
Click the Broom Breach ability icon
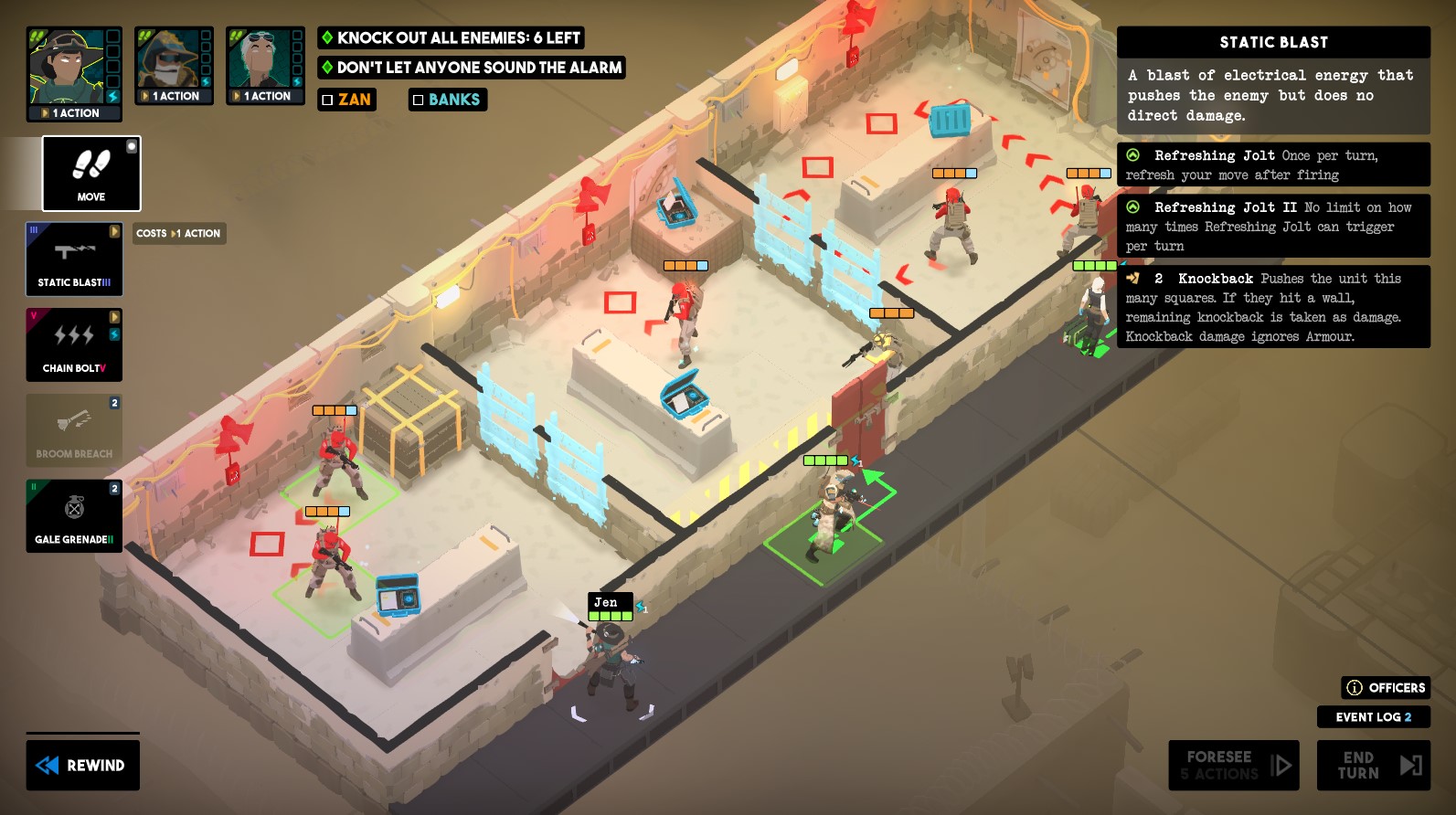tap(74, 429)
